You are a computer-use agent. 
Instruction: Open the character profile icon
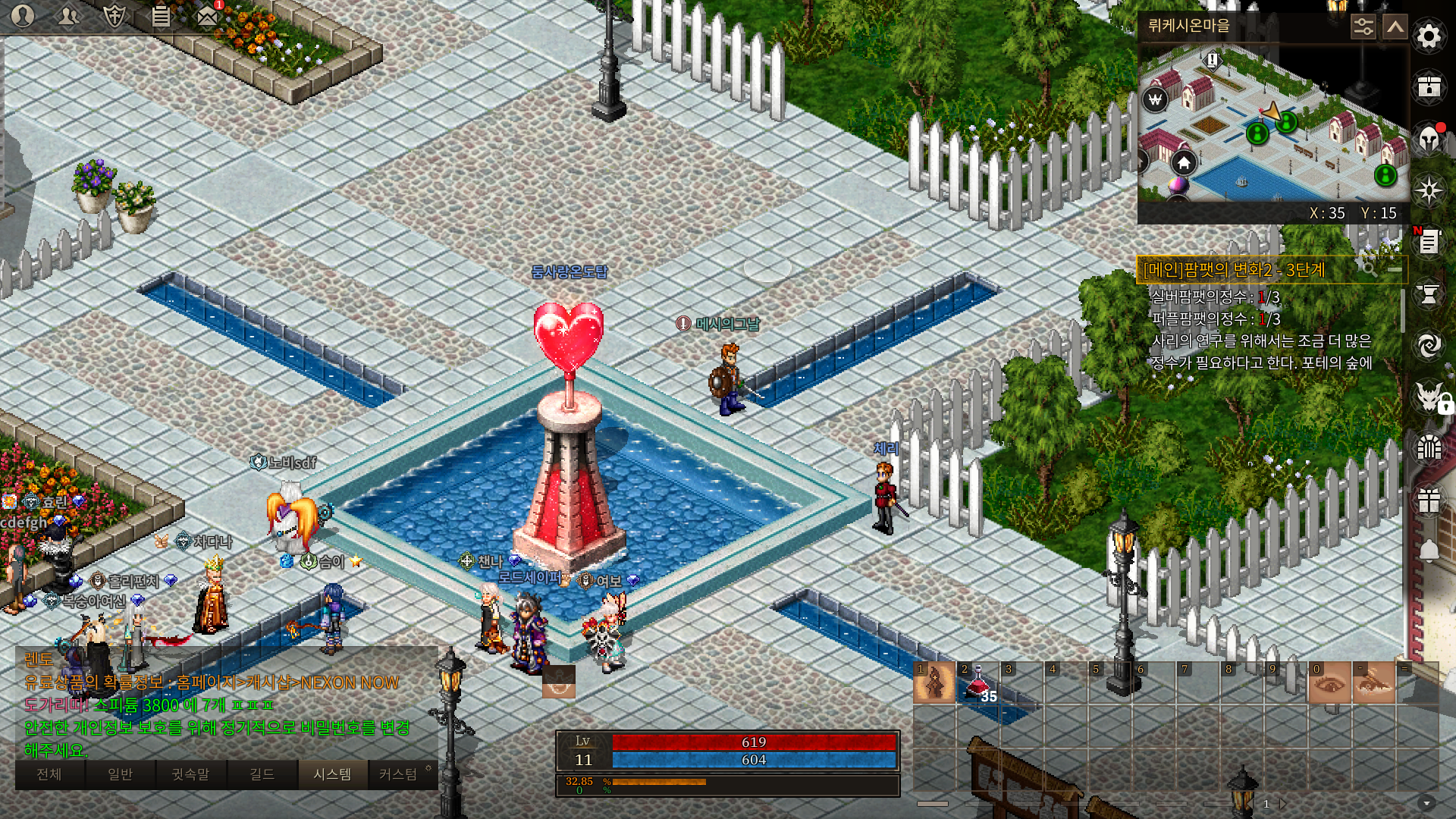23,15
